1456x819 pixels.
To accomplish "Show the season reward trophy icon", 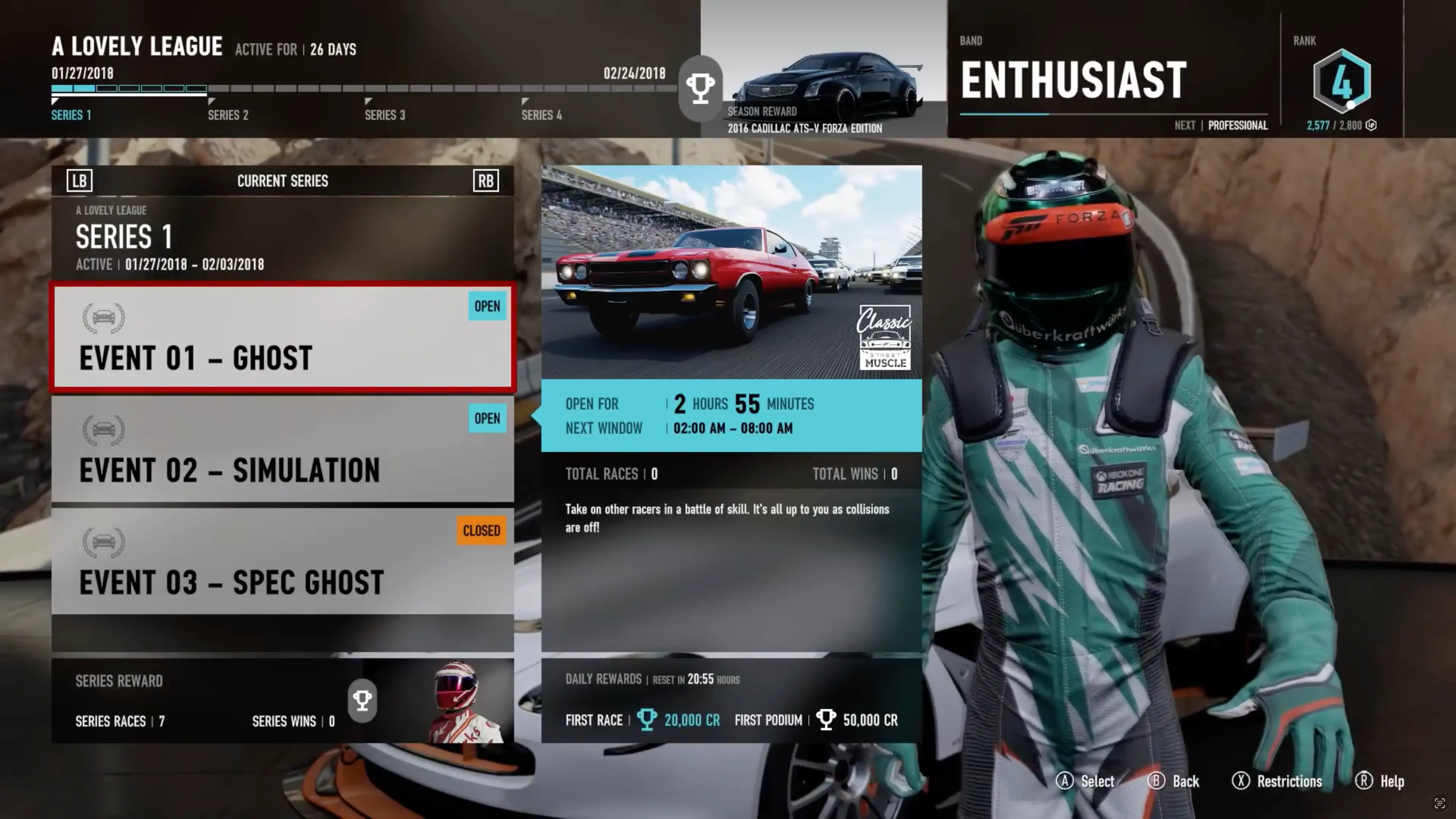I will pos(700,88).
